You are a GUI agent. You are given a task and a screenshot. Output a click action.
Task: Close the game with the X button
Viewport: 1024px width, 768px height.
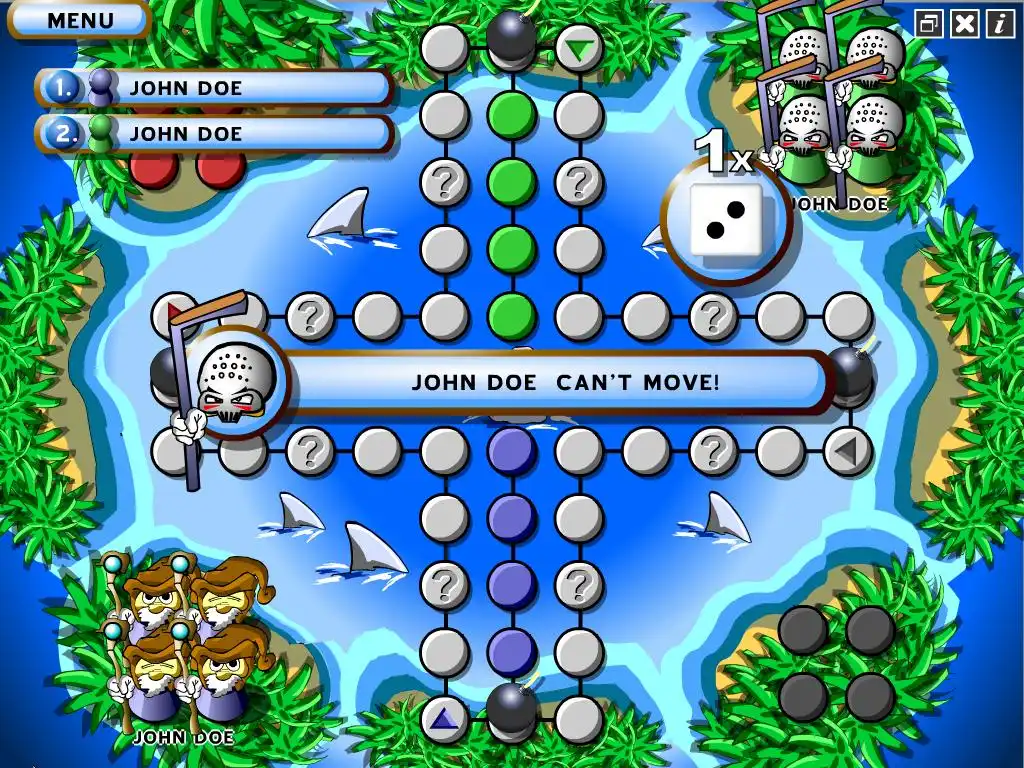click(965, 23)
